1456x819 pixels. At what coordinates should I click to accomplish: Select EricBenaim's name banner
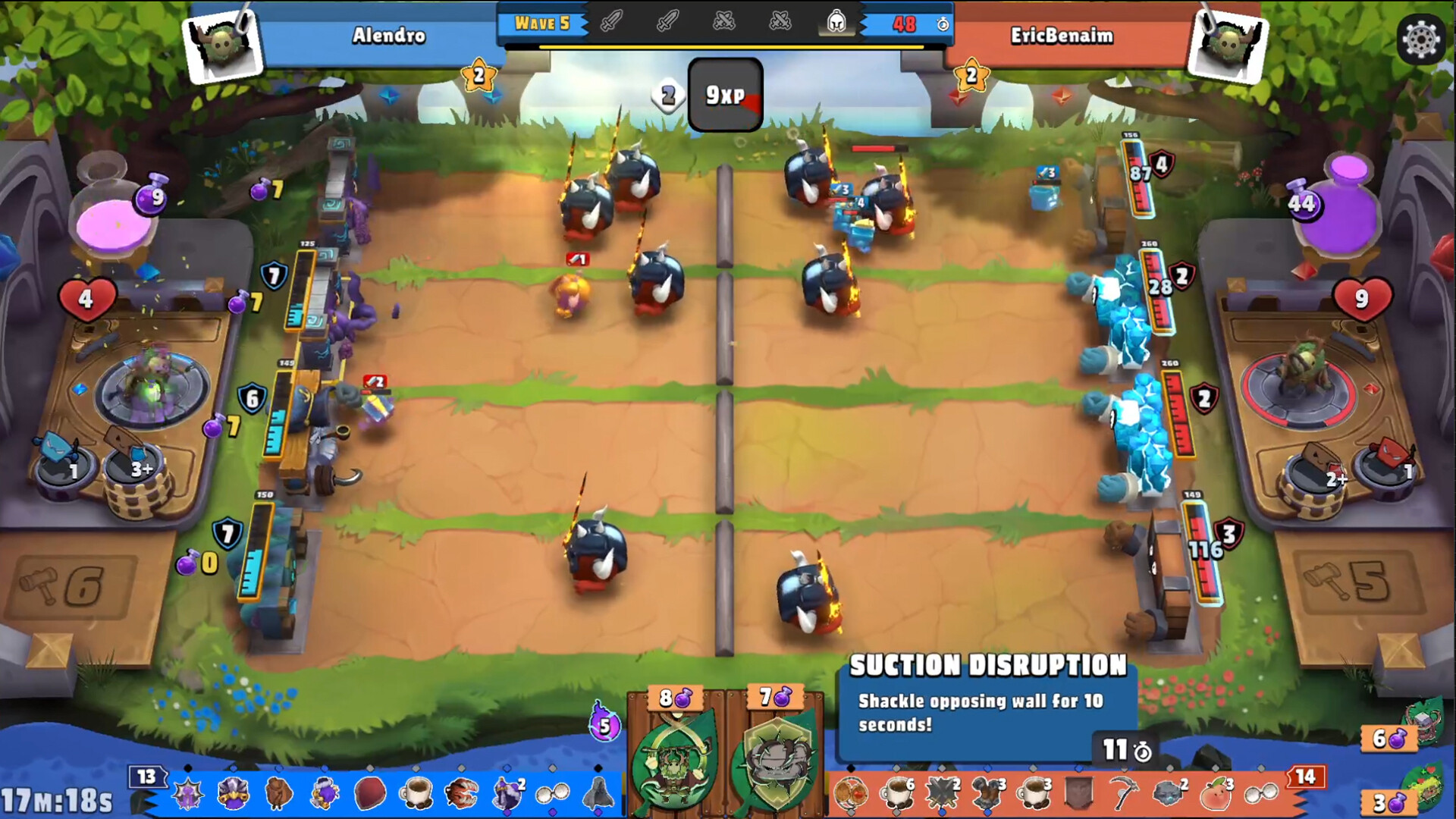click(1062, 36)
